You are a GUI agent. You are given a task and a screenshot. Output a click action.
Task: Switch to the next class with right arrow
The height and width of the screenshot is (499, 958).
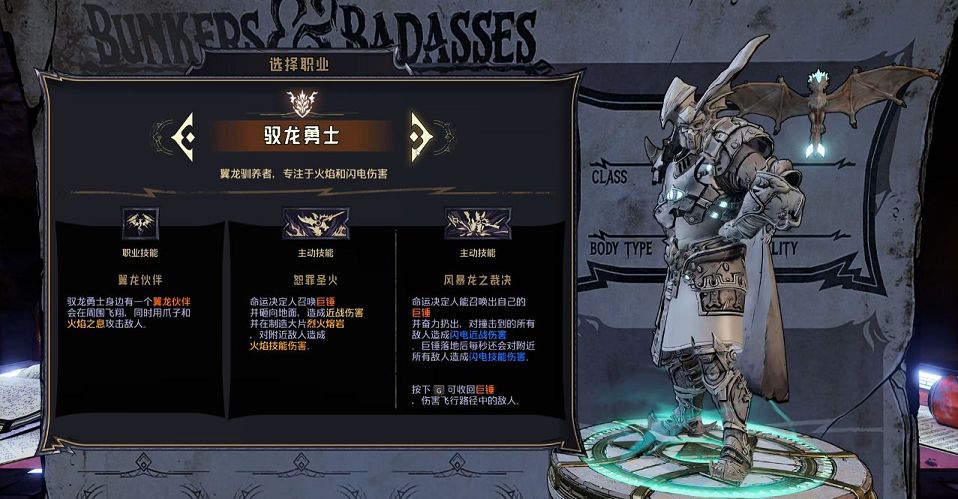(x=419, y=135)
